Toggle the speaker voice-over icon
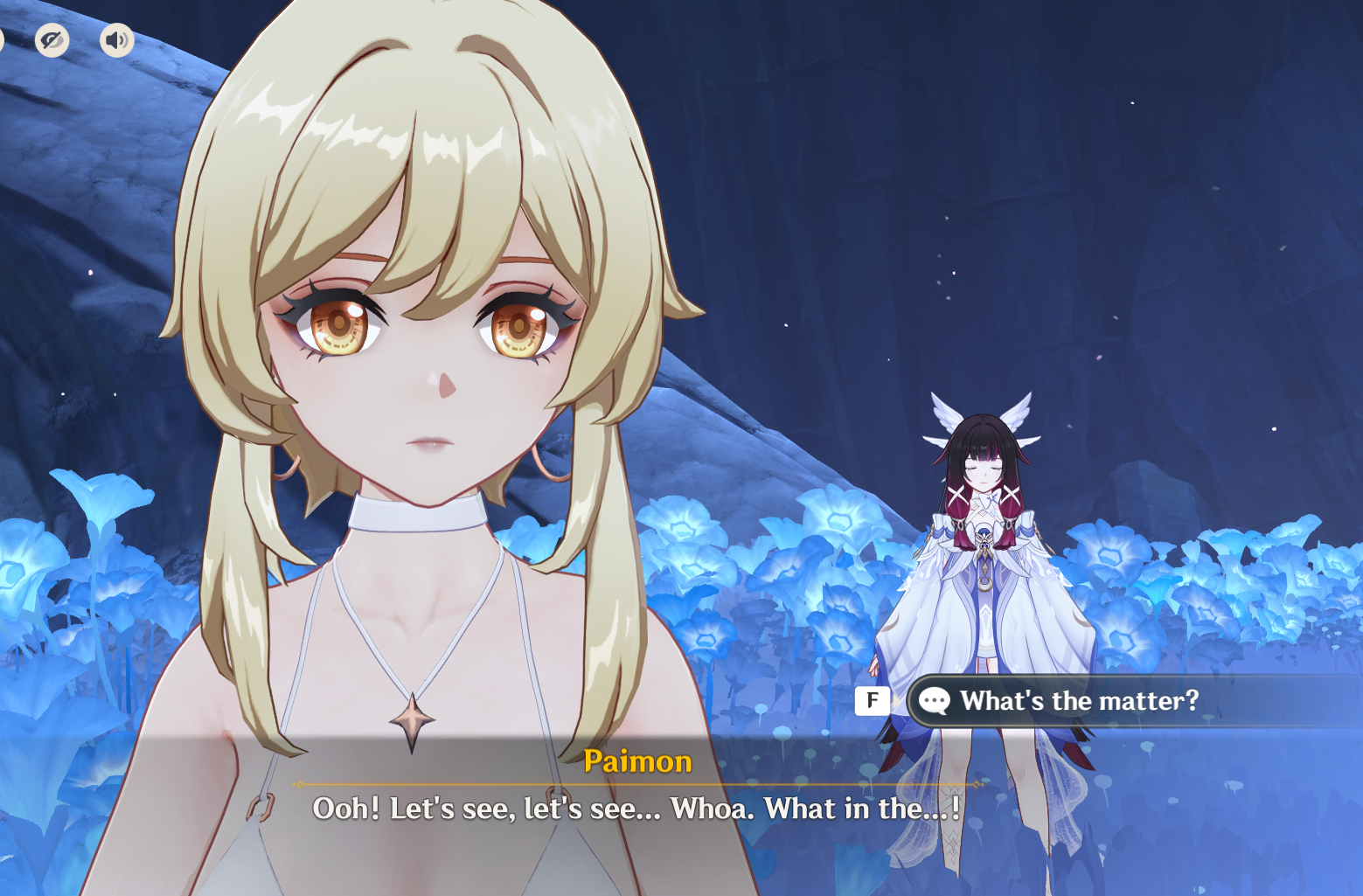The height and width of the screenshot is (896, 1363). click(x=116, y=40)
